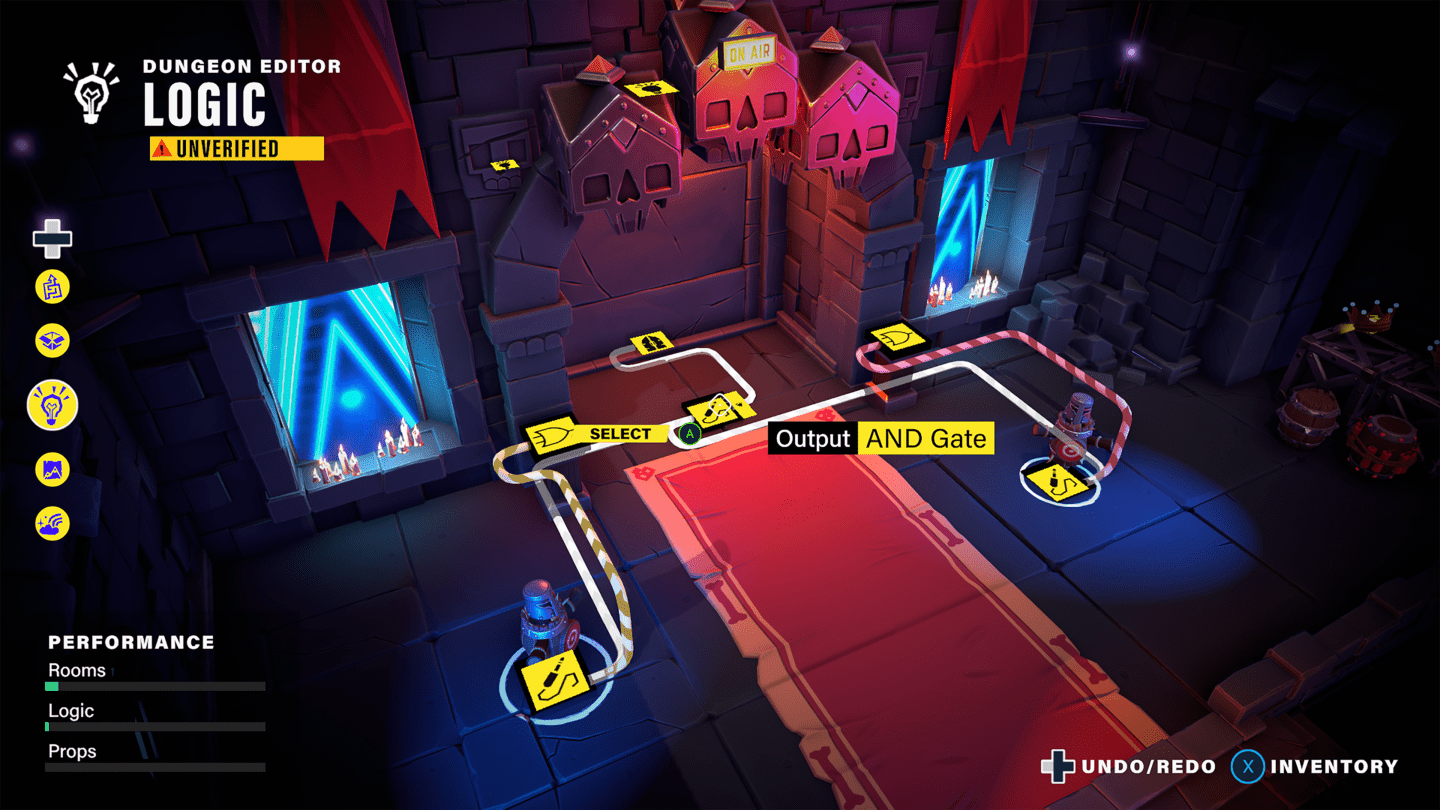The image size is (1440, 810).
Task: Open the Scenery landscape tool icon
Action: tap(51, 470)
